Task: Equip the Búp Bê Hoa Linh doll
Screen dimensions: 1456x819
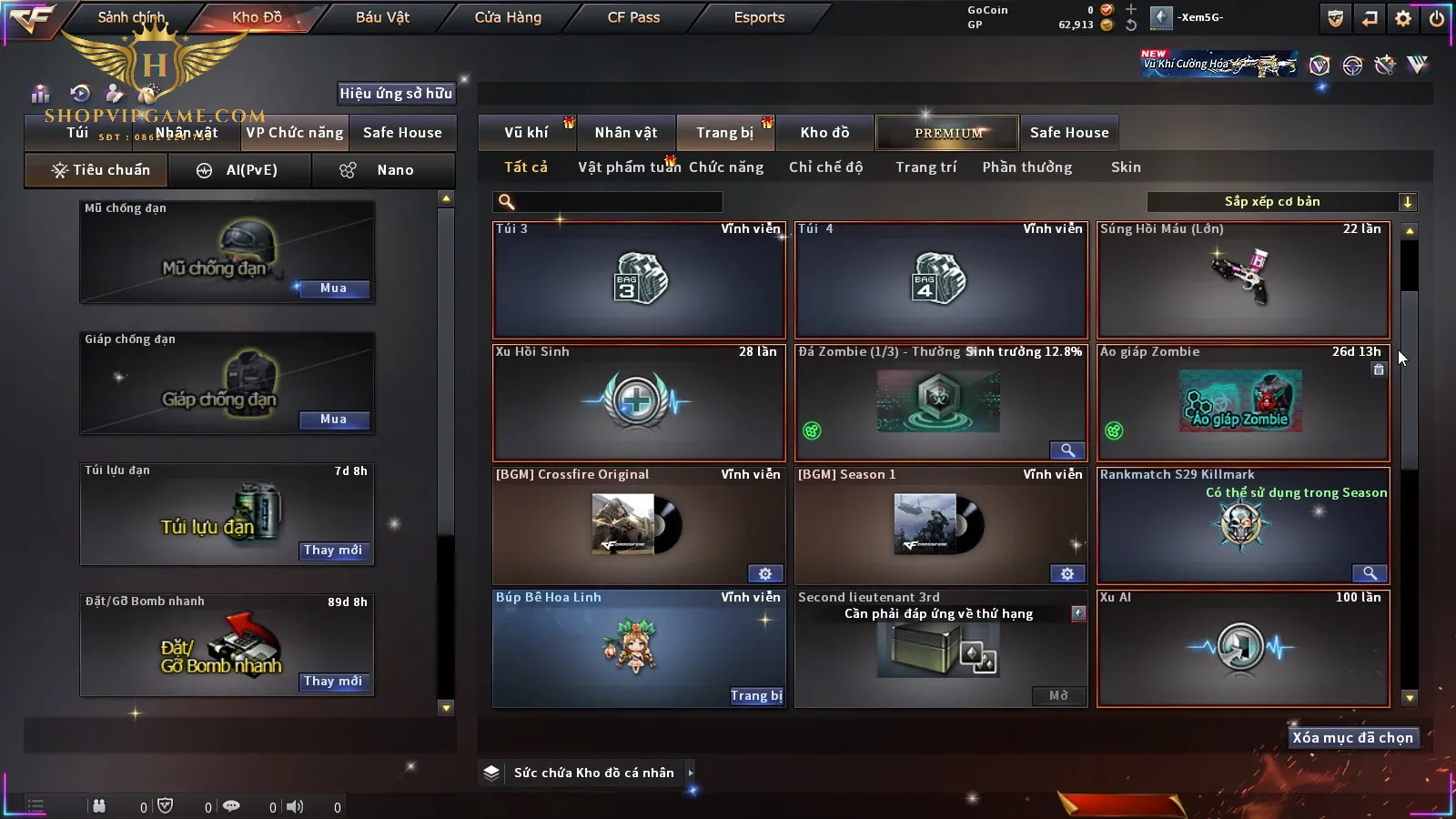Action: pos(756,696)
